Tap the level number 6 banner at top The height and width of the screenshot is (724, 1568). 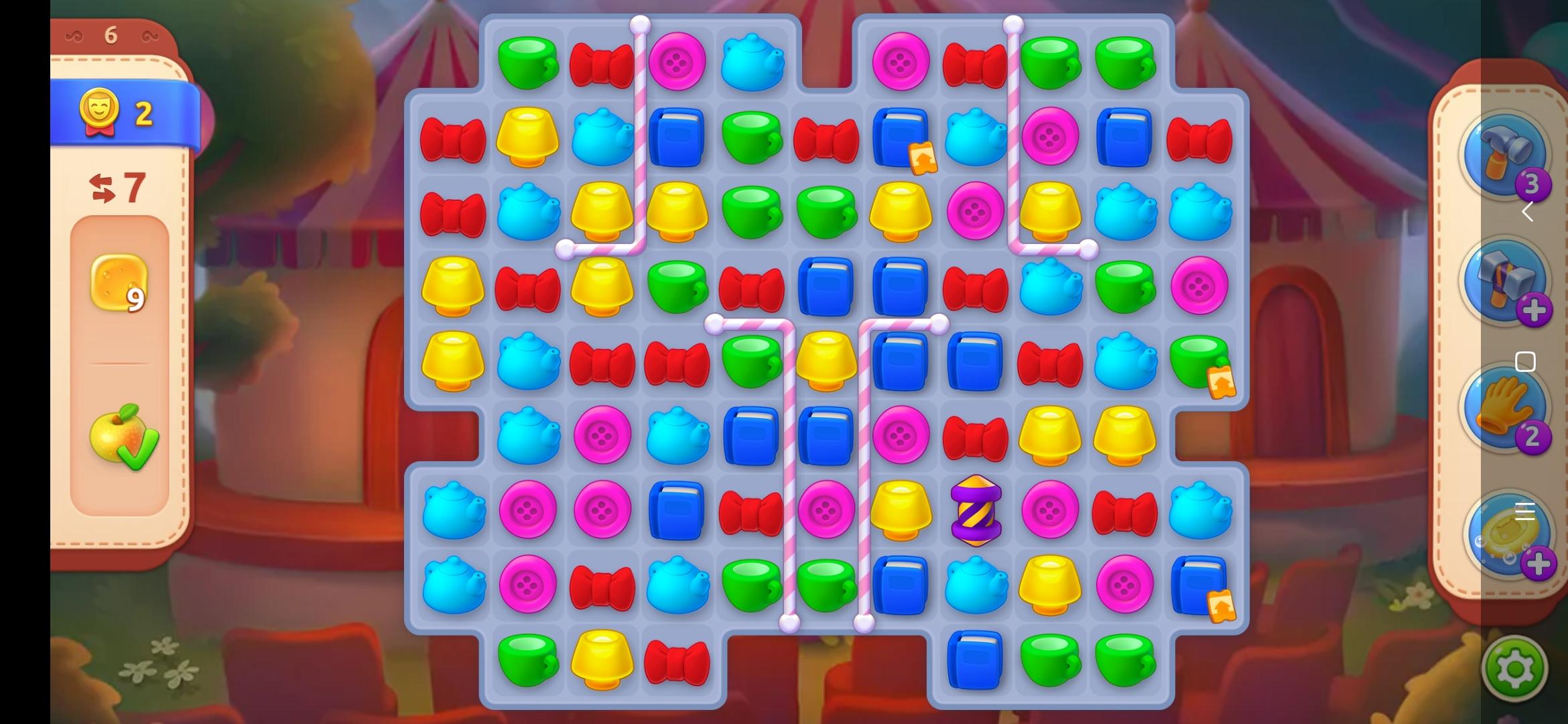pos(112,34)
